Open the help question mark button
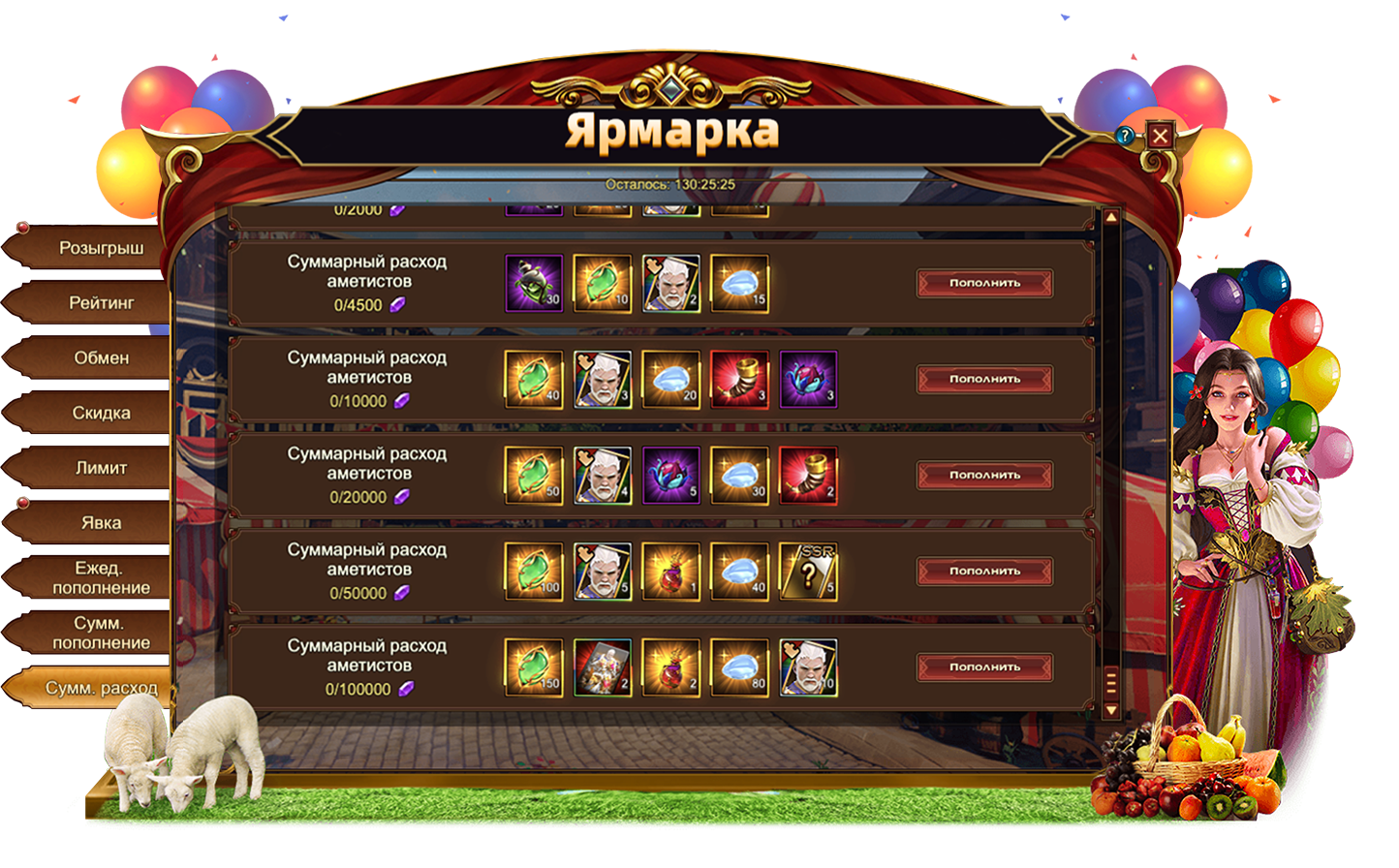Image resolution: width=1399 pixels, height=868 pixels. [1125, 136]
